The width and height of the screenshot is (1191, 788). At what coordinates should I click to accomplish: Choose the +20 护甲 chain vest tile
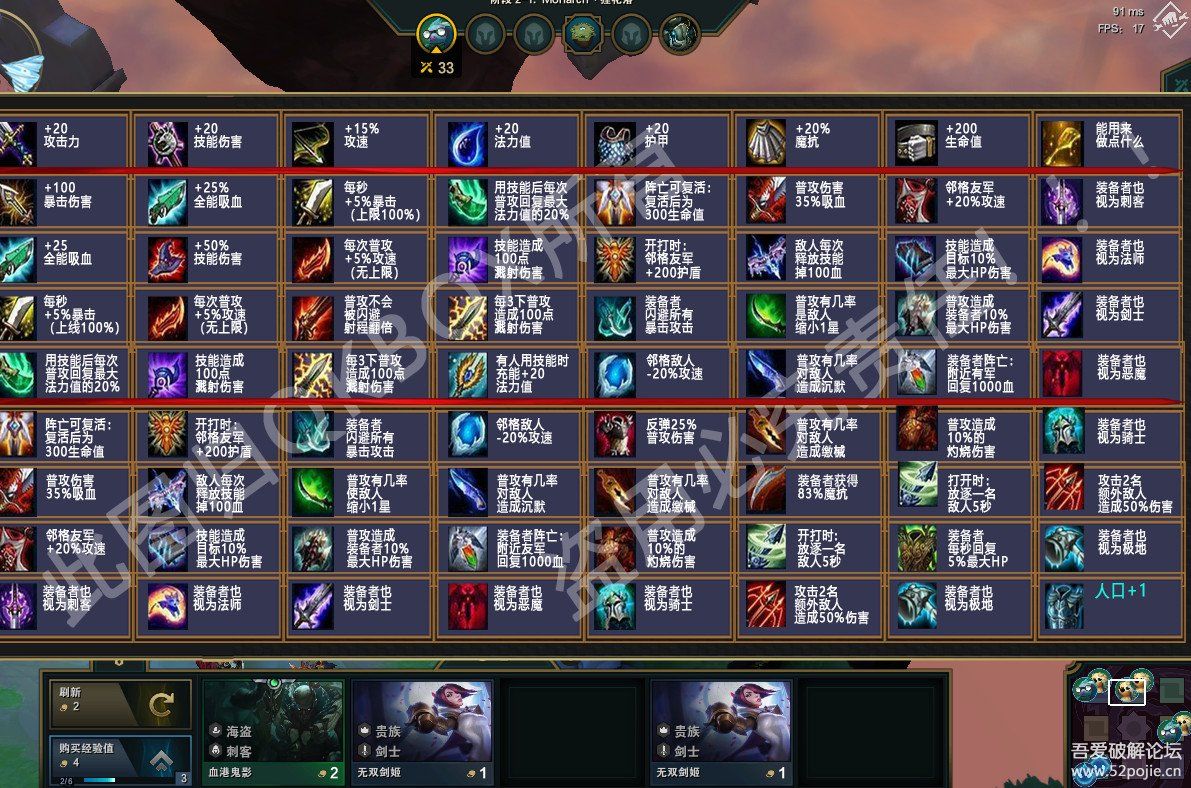[657, 142]
